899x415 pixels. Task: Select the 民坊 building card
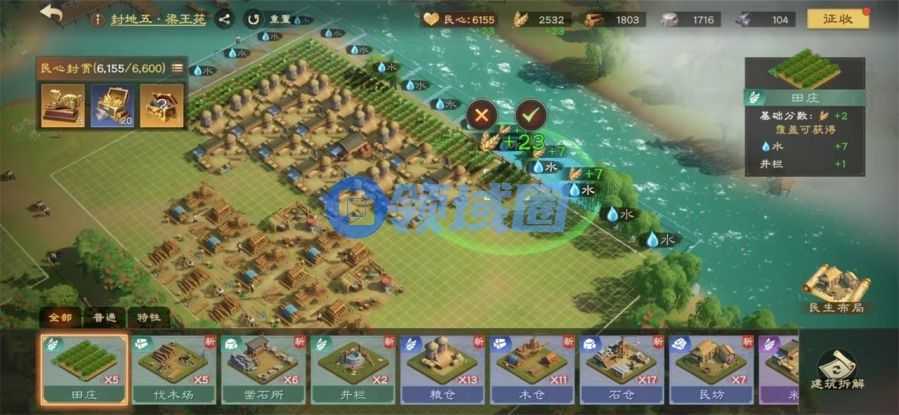(x=711, y=367)
